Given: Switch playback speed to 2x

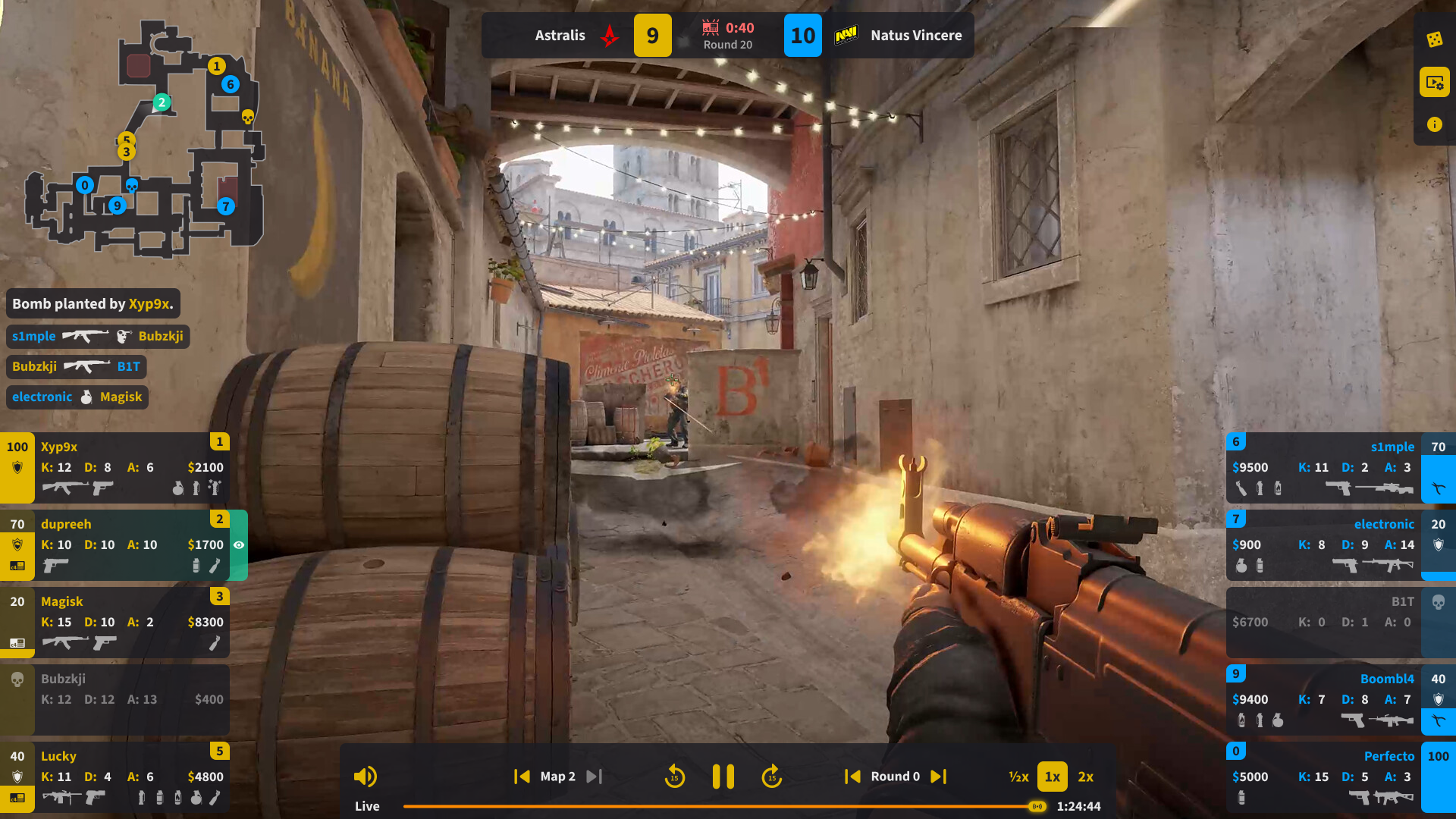Looking at the screenshot, I should click(x=1086, y=777).
